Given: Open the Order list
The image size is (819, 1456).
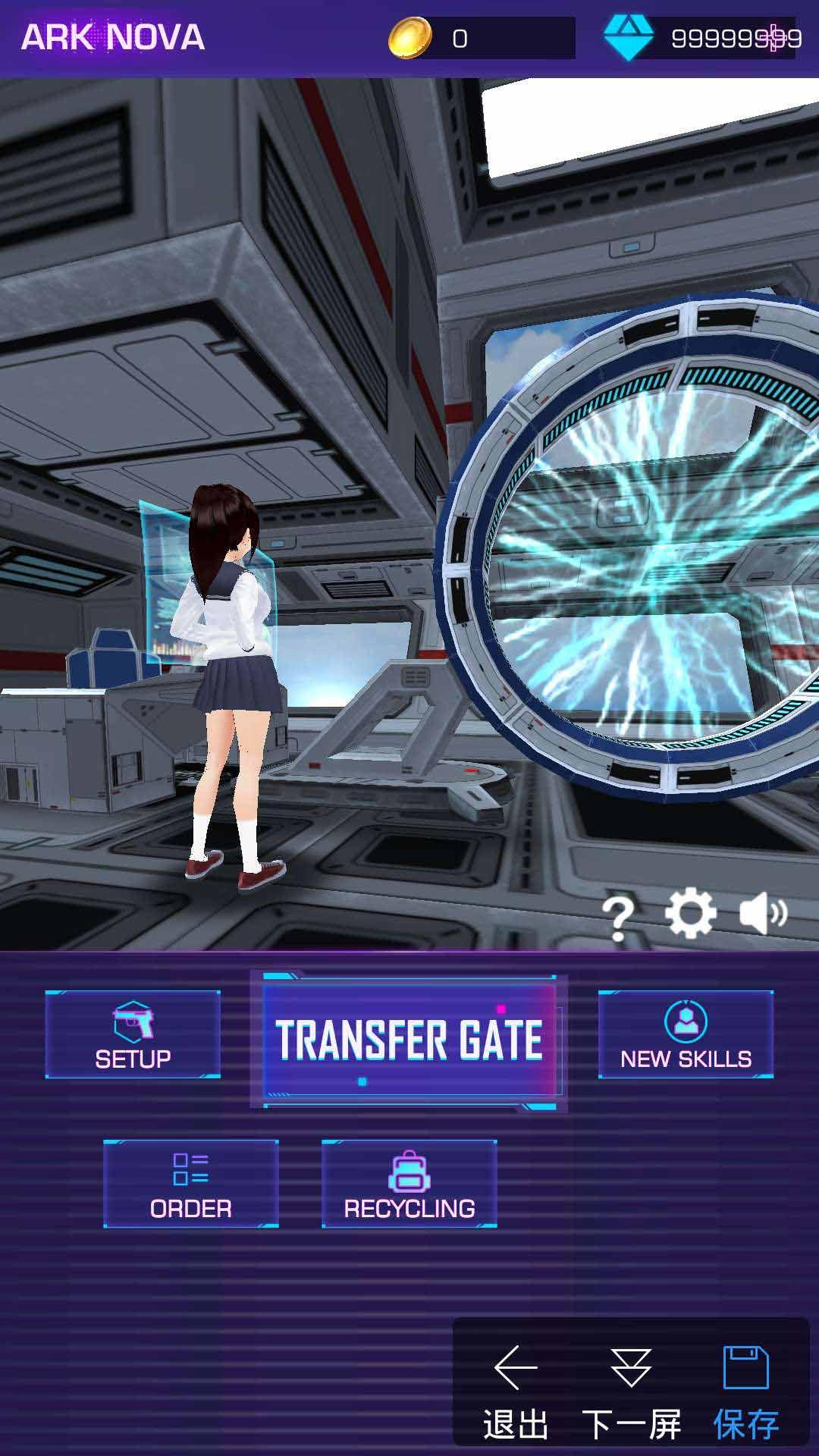Looking at the screenshot, I should [191, 1184].
